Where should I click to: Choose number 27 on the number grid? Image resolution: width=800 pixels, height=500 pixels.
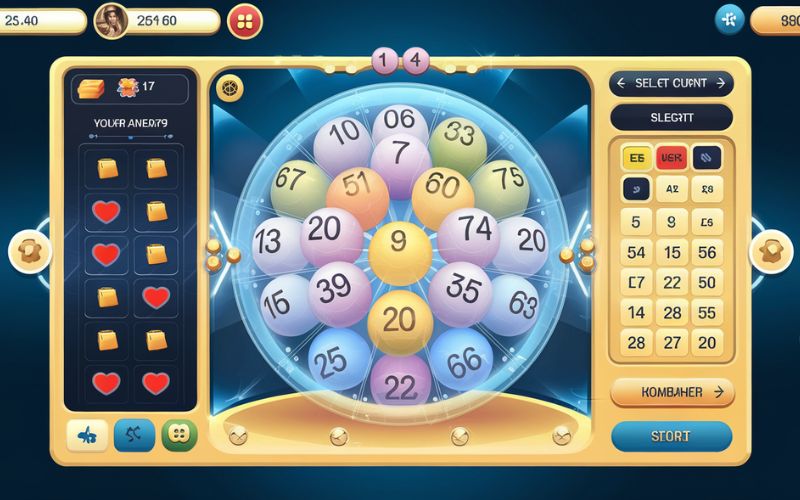(x=672, y=342)
